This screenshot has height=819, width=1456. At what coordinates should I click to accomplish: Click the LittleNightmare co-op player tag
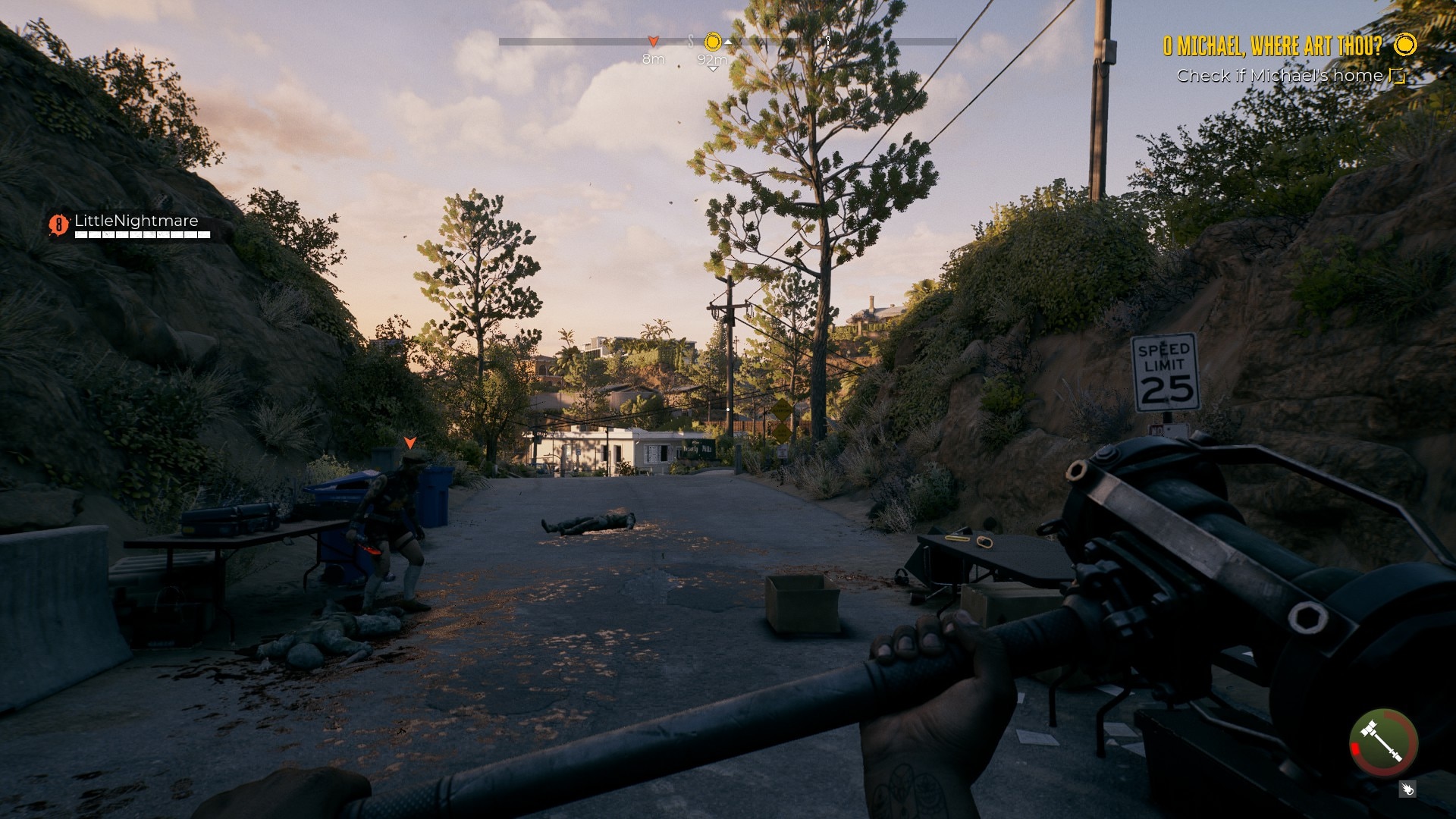[136, 221]
